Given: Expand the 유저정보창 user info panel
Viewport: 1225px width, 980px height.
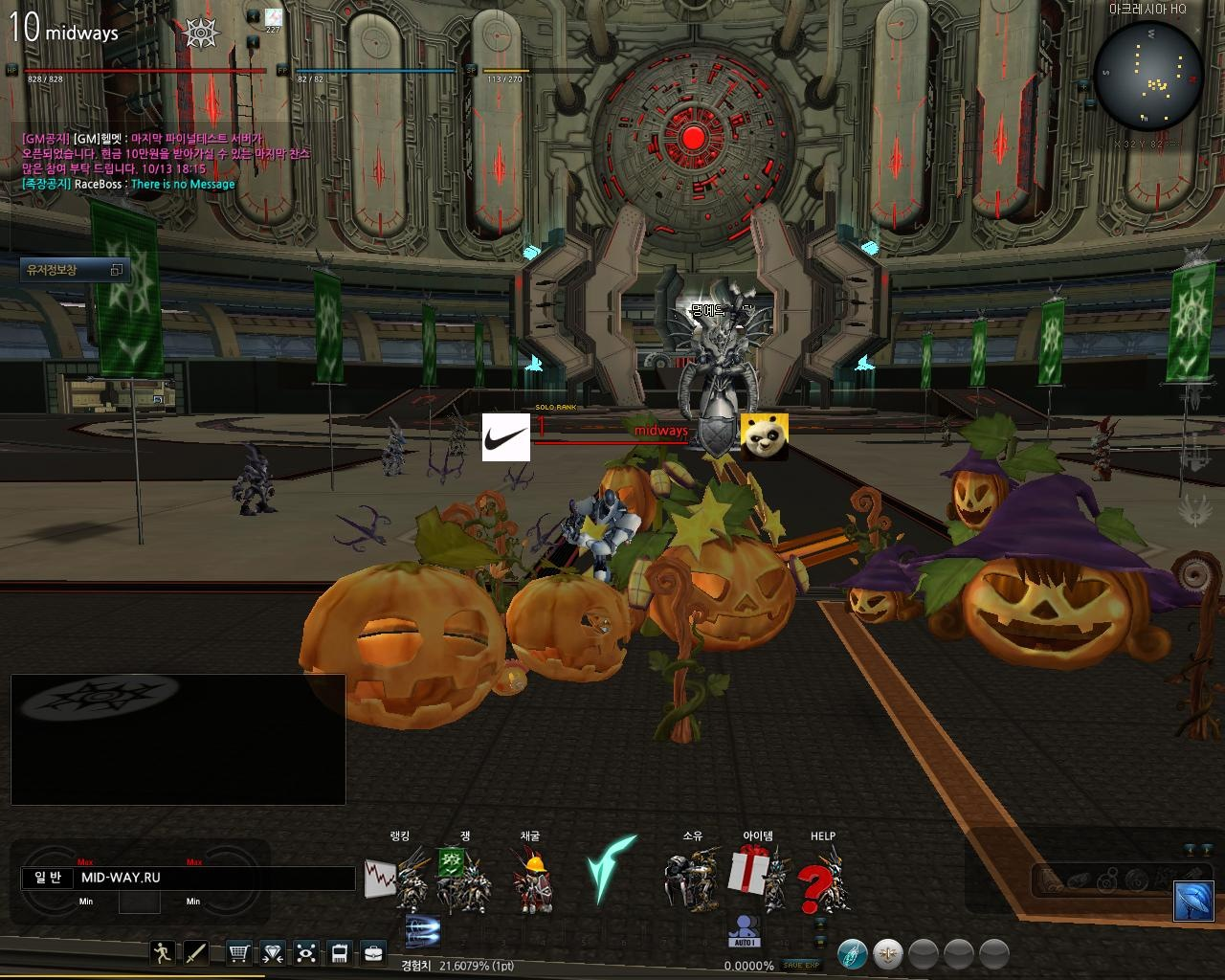Looking at the screenshot, I should 116,270.
